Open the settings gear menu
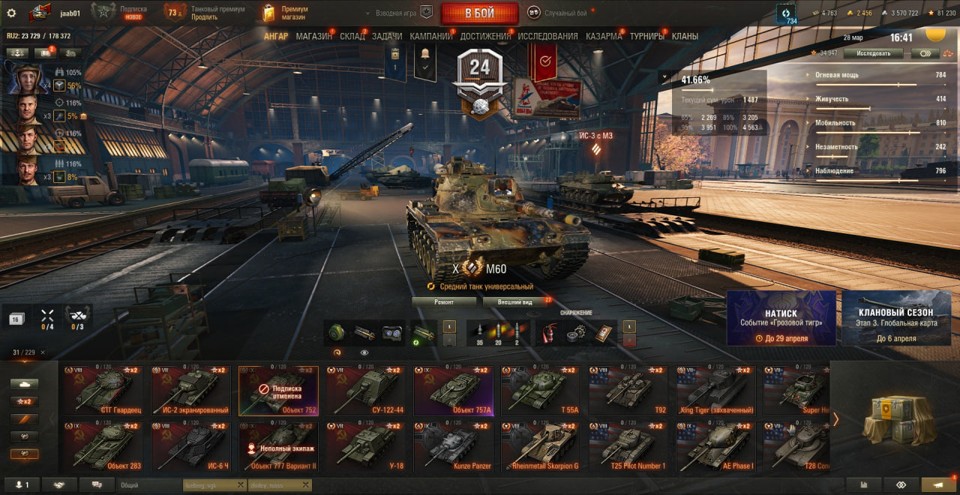 pyautogui.click(x=12, y=13)
